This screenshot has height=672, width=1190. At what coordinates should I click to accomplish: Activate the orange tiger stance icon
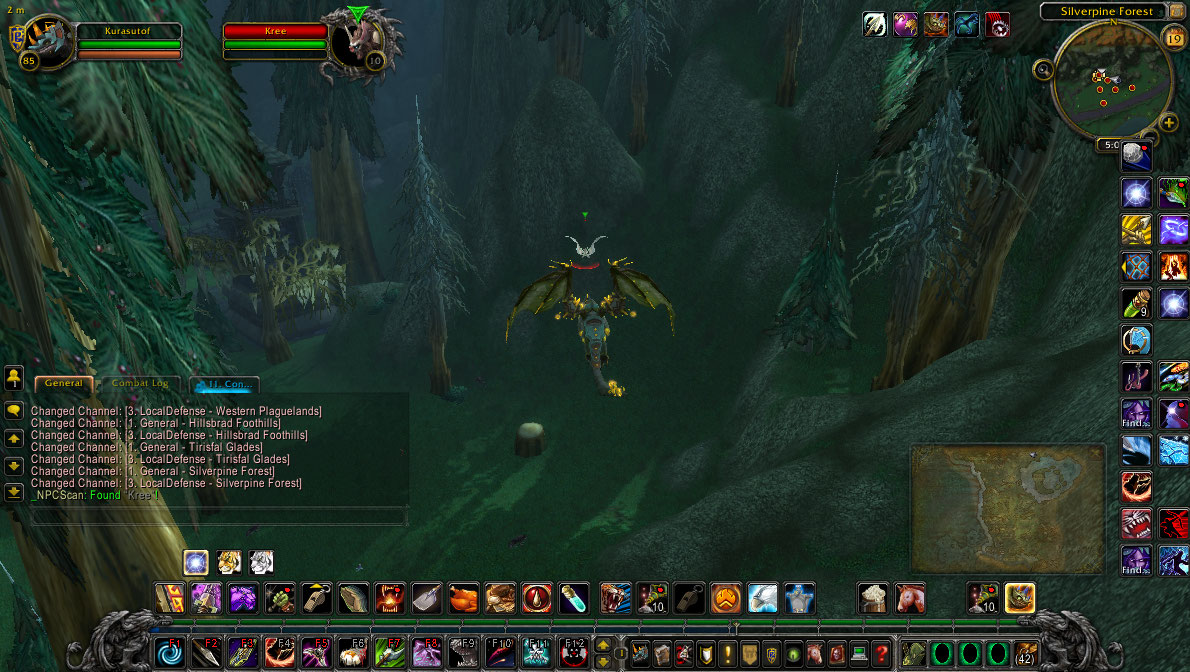[x=229, y=561]
